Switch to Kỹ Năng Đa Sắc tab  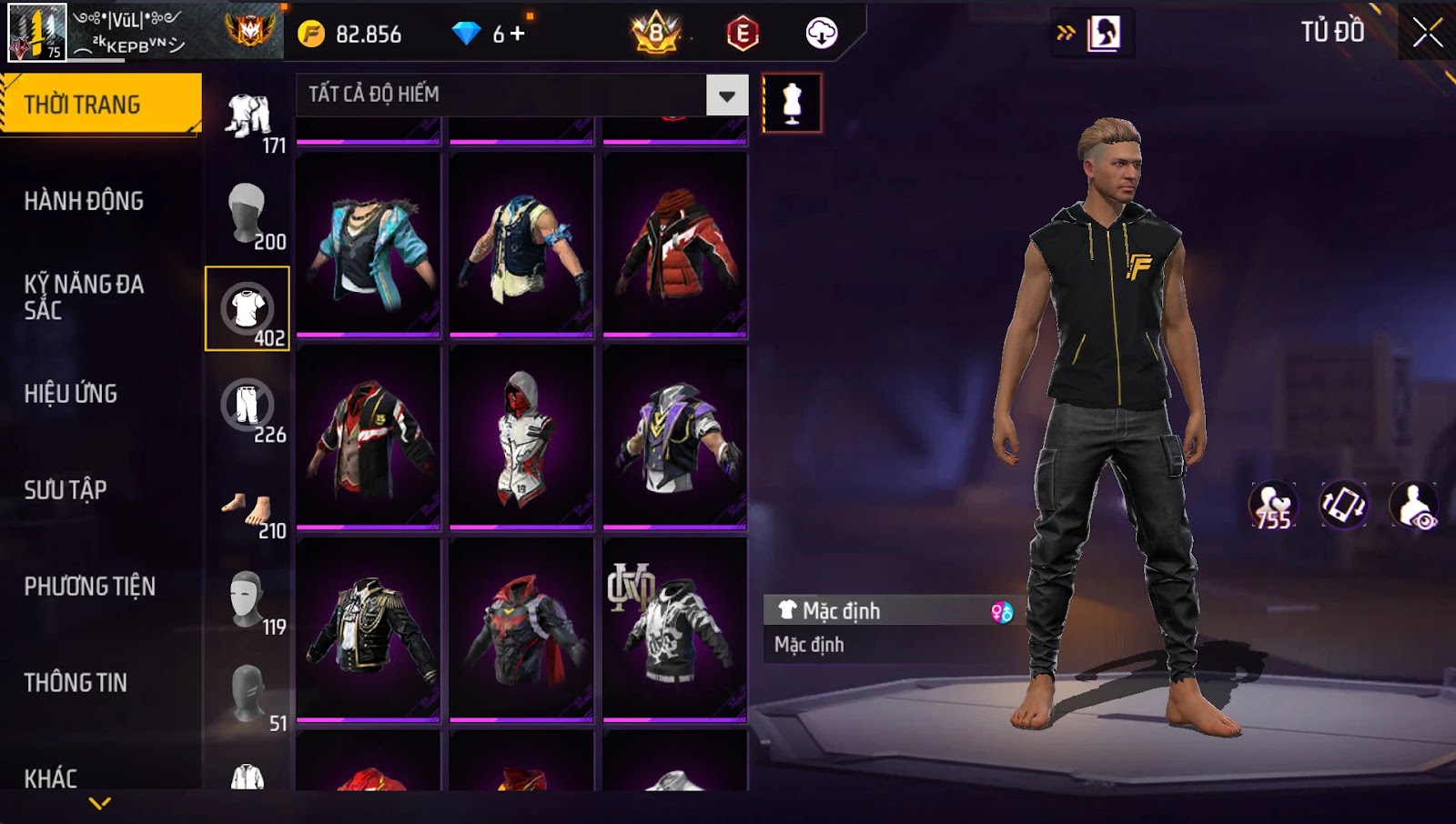[x=84, y=296]
